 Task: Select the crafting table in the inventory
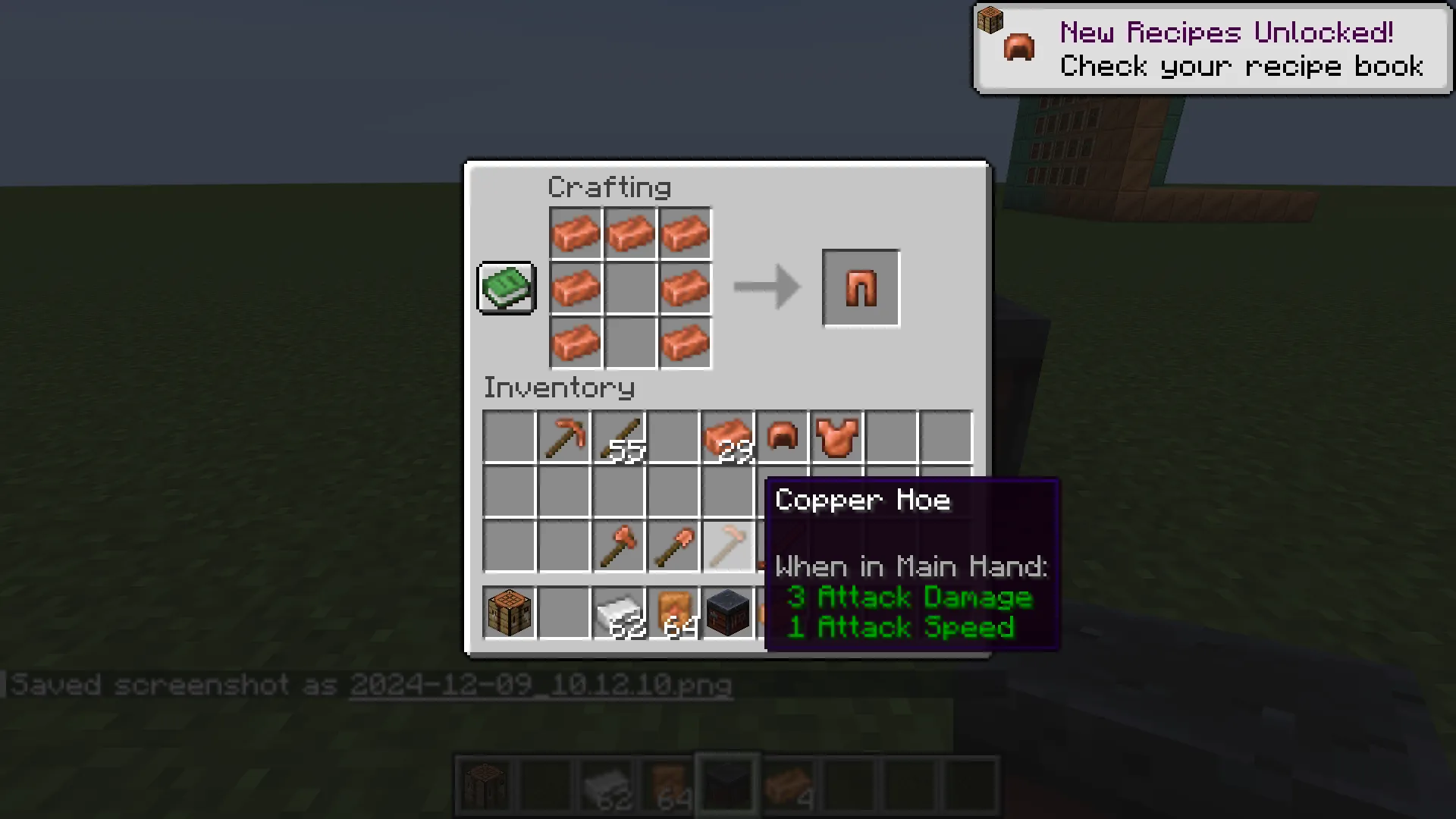pos(509,613)
